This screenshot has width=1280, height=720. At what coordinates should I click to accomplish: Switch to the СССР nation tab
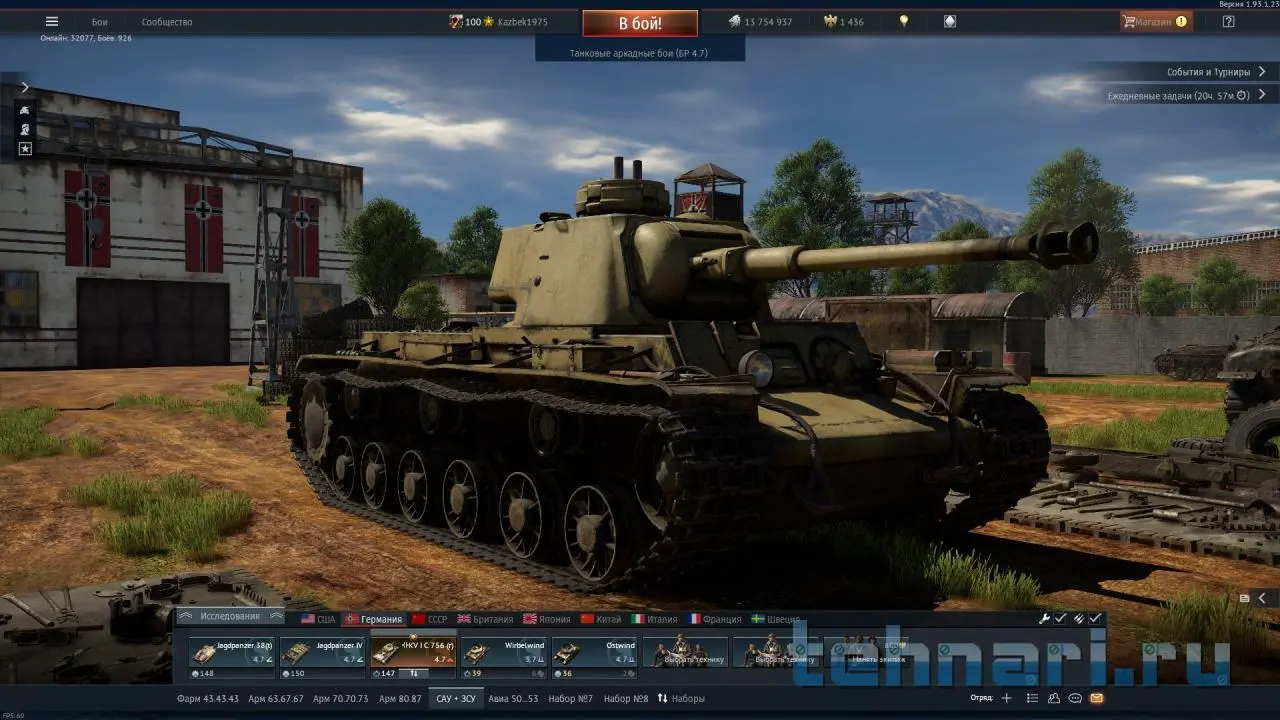[x=431, y=619]
